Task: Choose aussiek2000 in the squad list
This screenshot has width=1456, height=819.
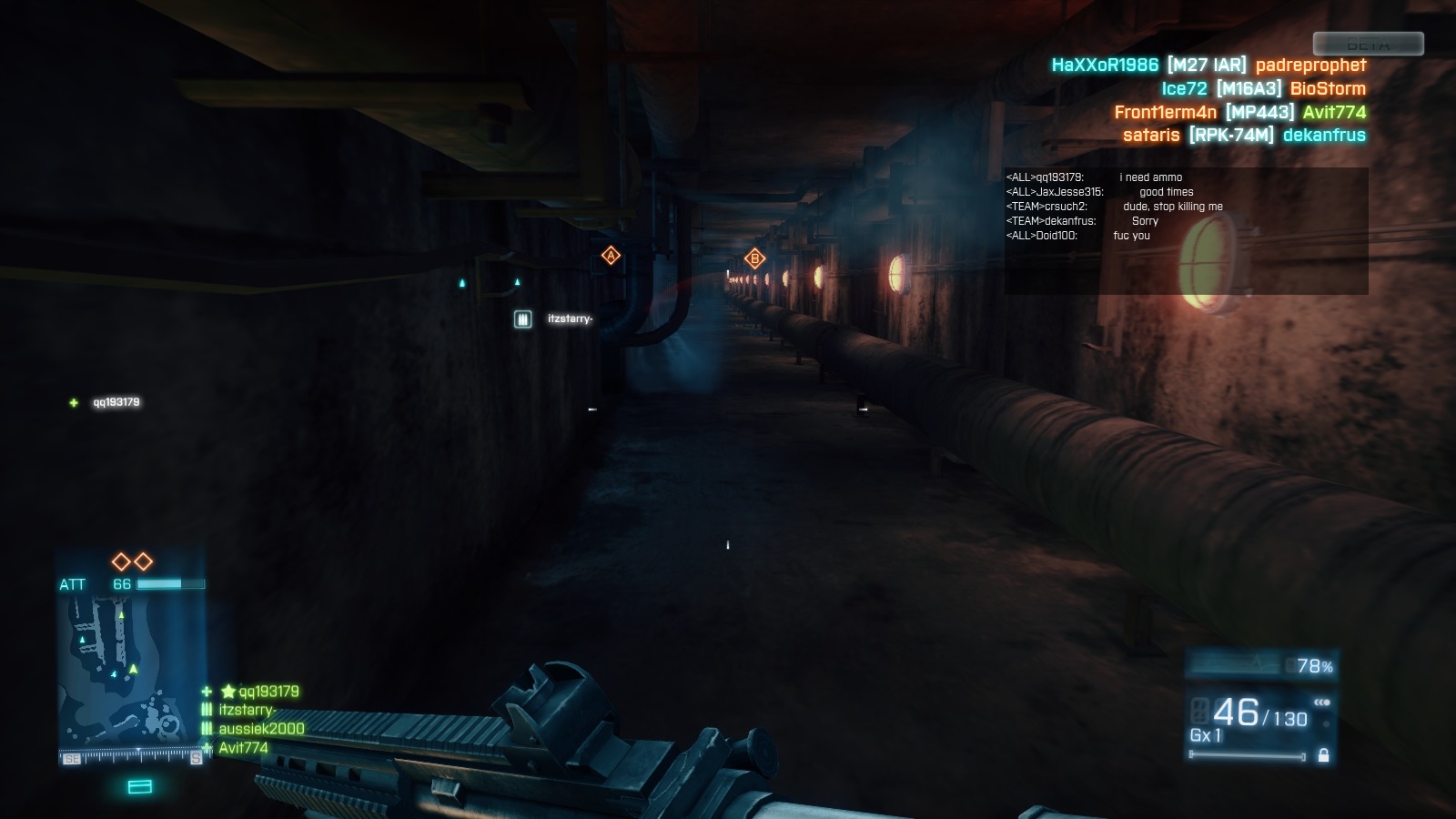Action: point(261,729)
